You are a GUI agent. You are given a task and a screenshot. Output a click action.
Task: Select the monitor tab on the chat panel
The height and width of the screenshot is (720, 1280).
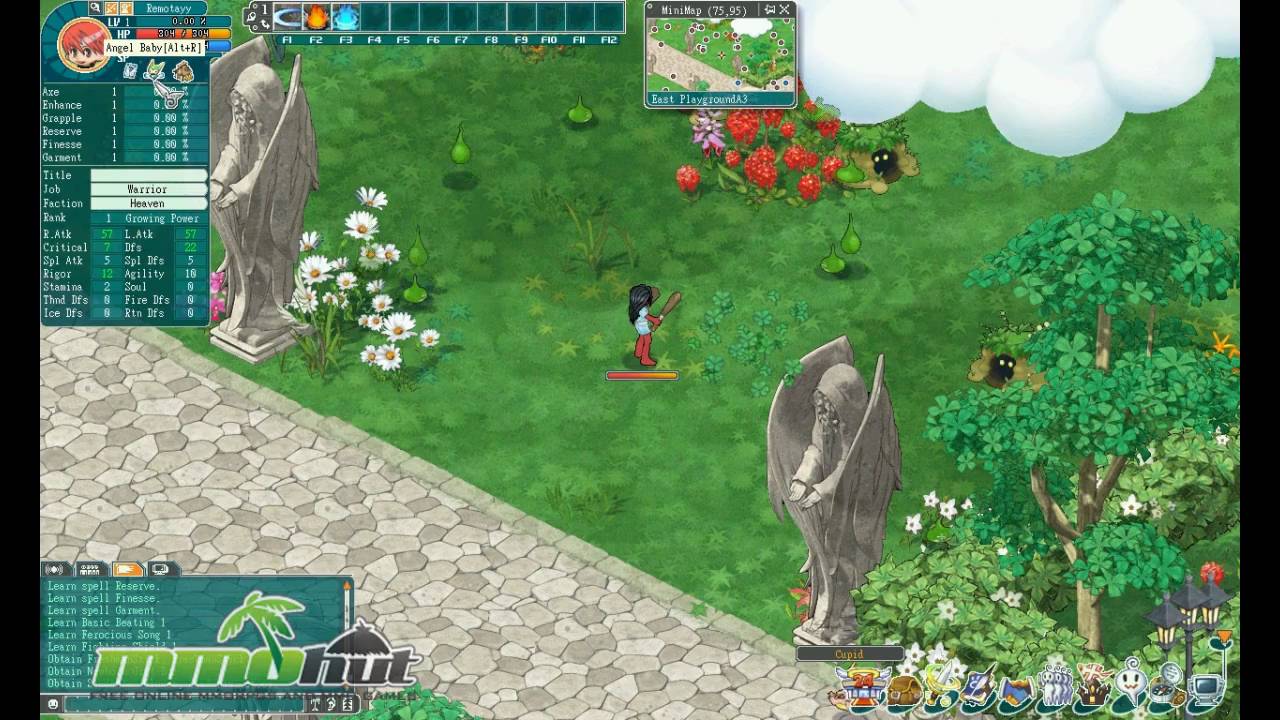(161, 568)
